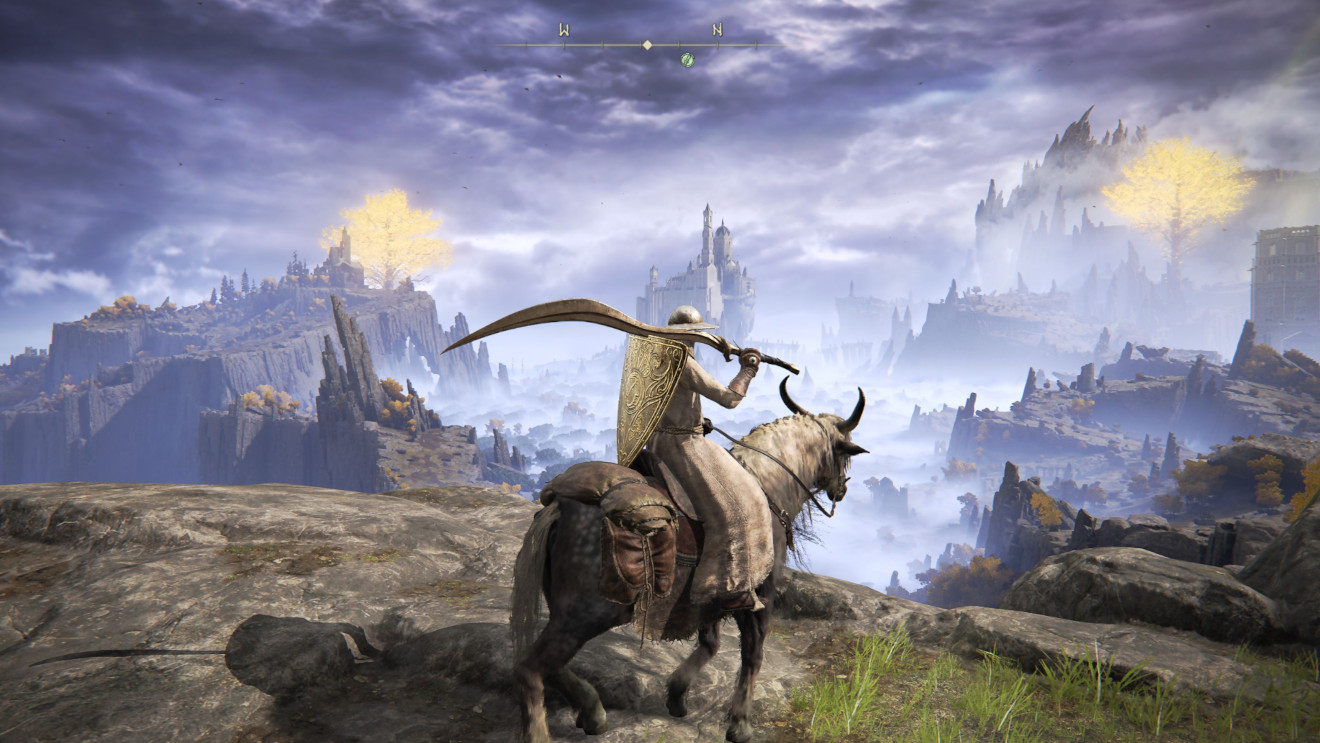Select the diamond heading indicator on the compass
1320x743 pixels.
pos(647,45)
